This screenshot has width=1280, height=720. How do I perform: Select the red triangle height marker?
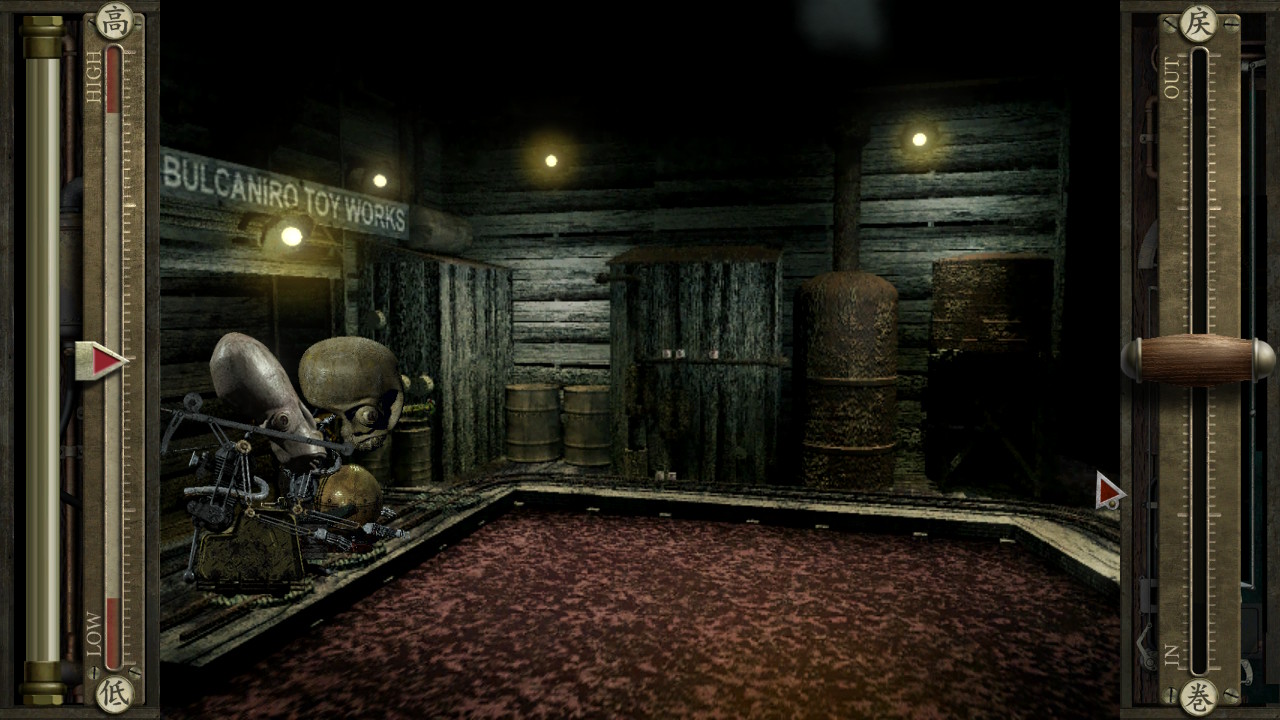point(102,361)
